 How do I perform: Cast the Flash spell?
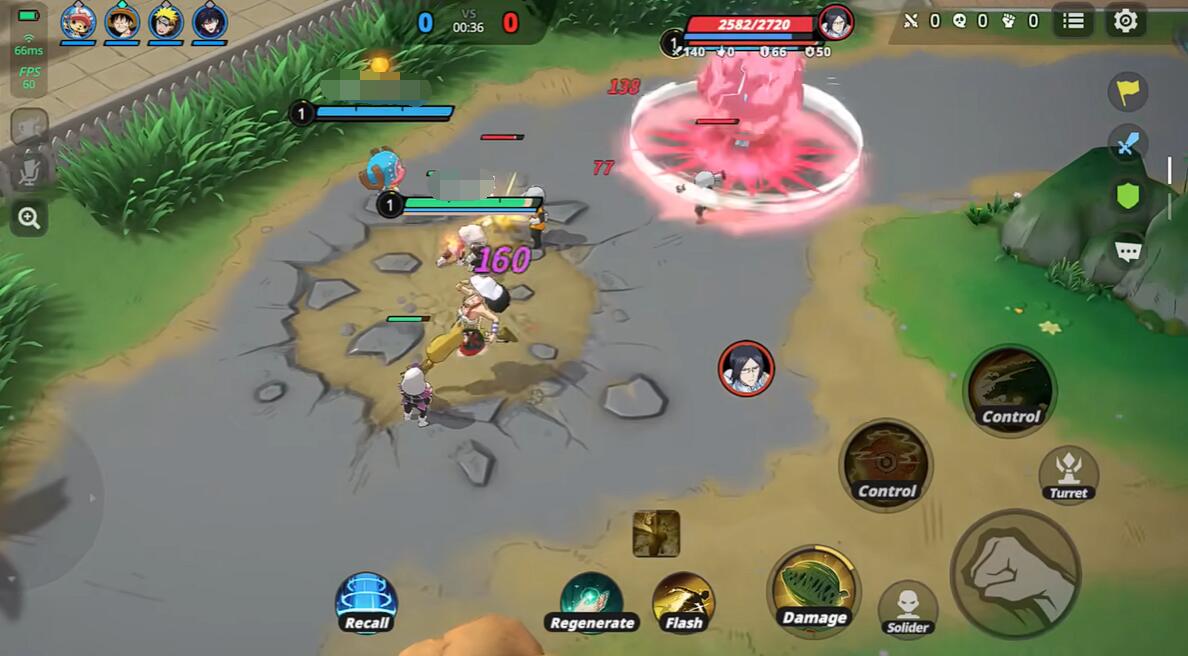pos(683,603)
